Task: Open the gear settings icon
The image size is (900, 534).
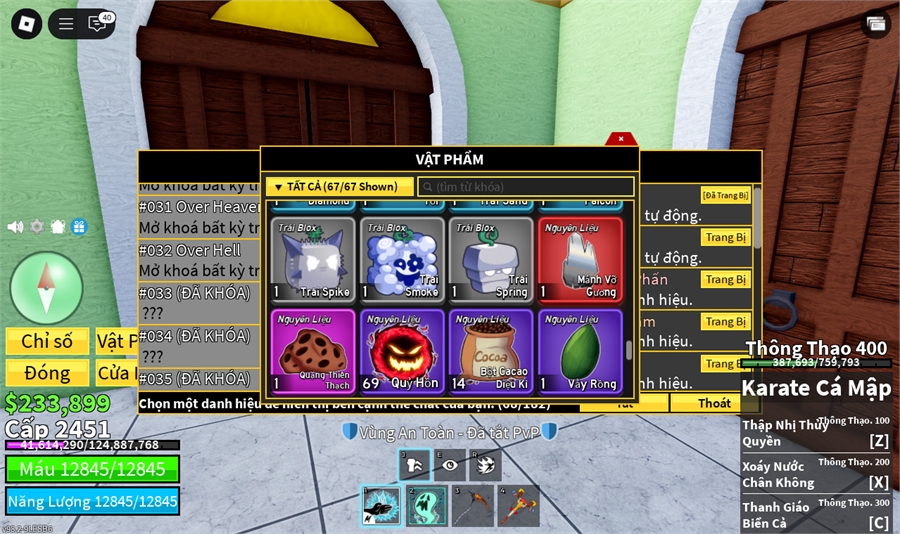Action: [x=37, y=227]
